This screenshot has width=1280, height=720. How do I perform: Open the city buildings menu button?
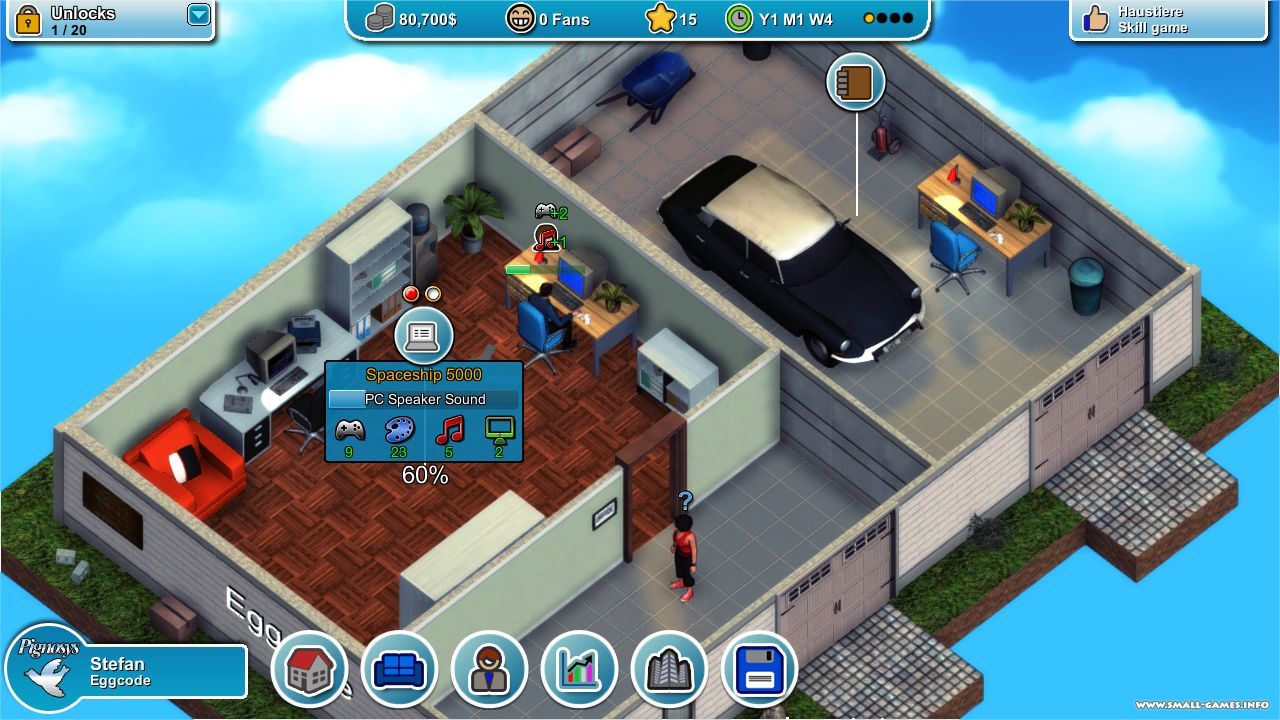[x=669, y=668]
